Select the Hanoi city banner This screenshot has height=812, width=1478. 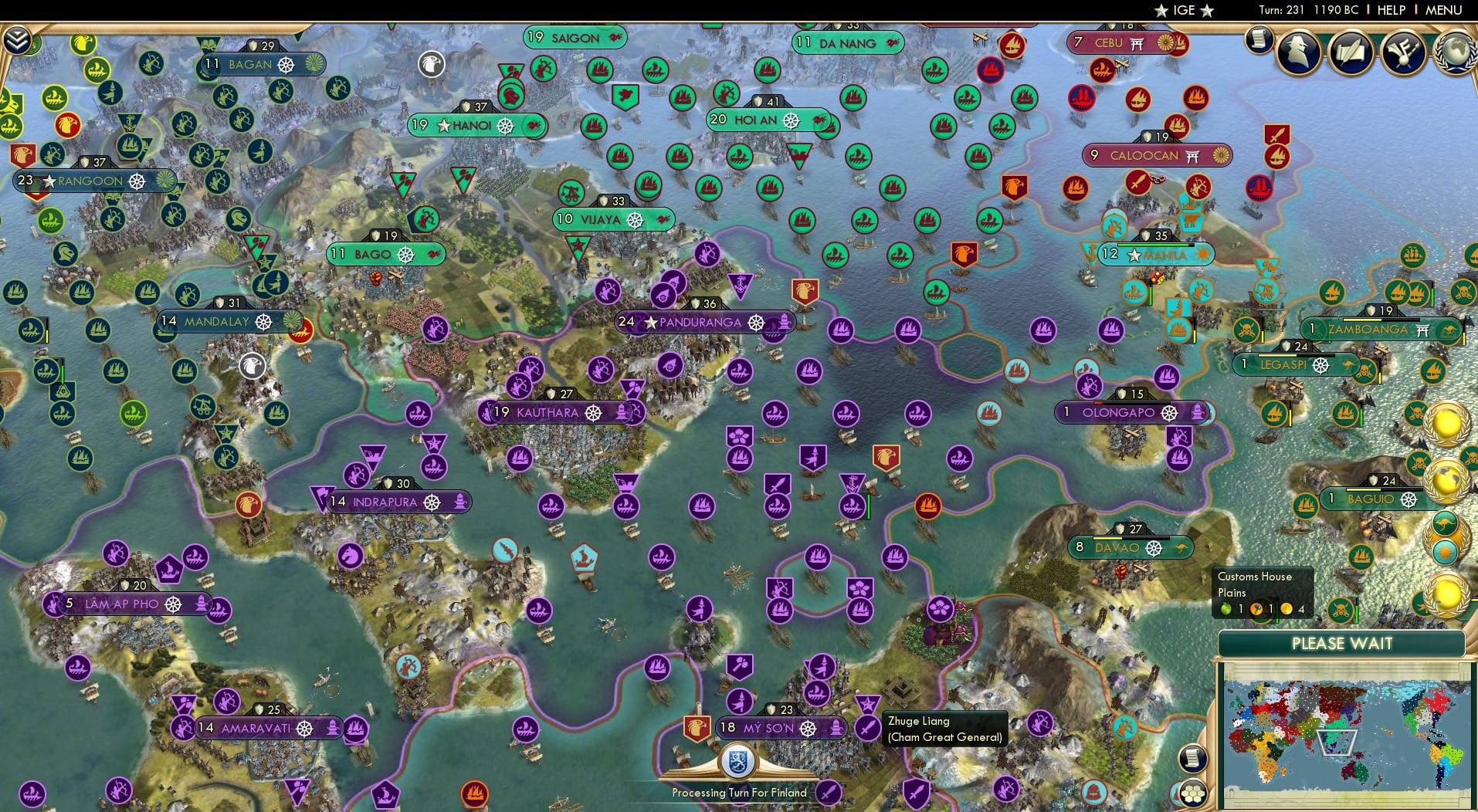click(470, 124)
